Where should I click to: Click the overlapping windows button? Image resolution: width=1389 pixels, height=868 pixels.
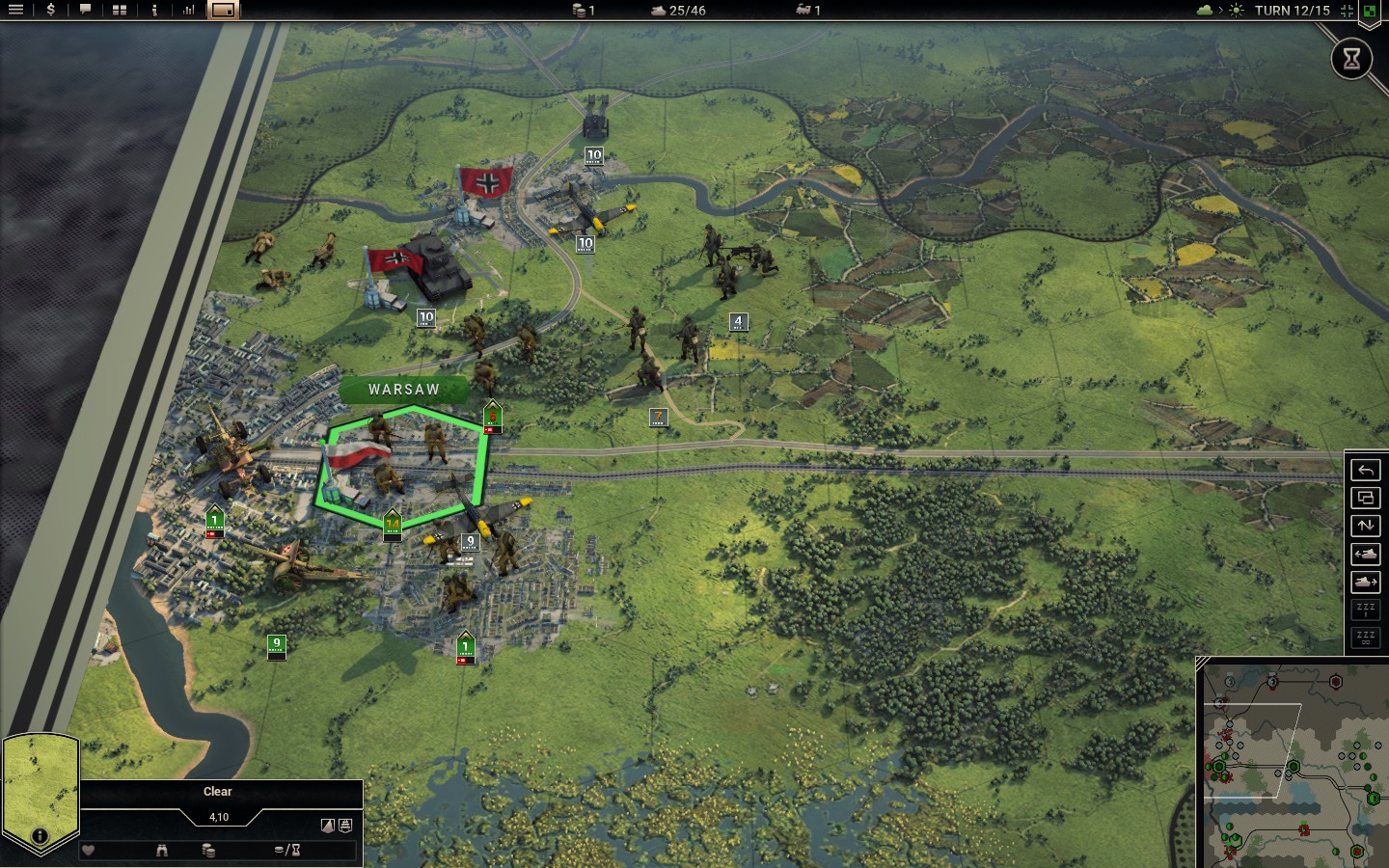(x=1365, y=498)
